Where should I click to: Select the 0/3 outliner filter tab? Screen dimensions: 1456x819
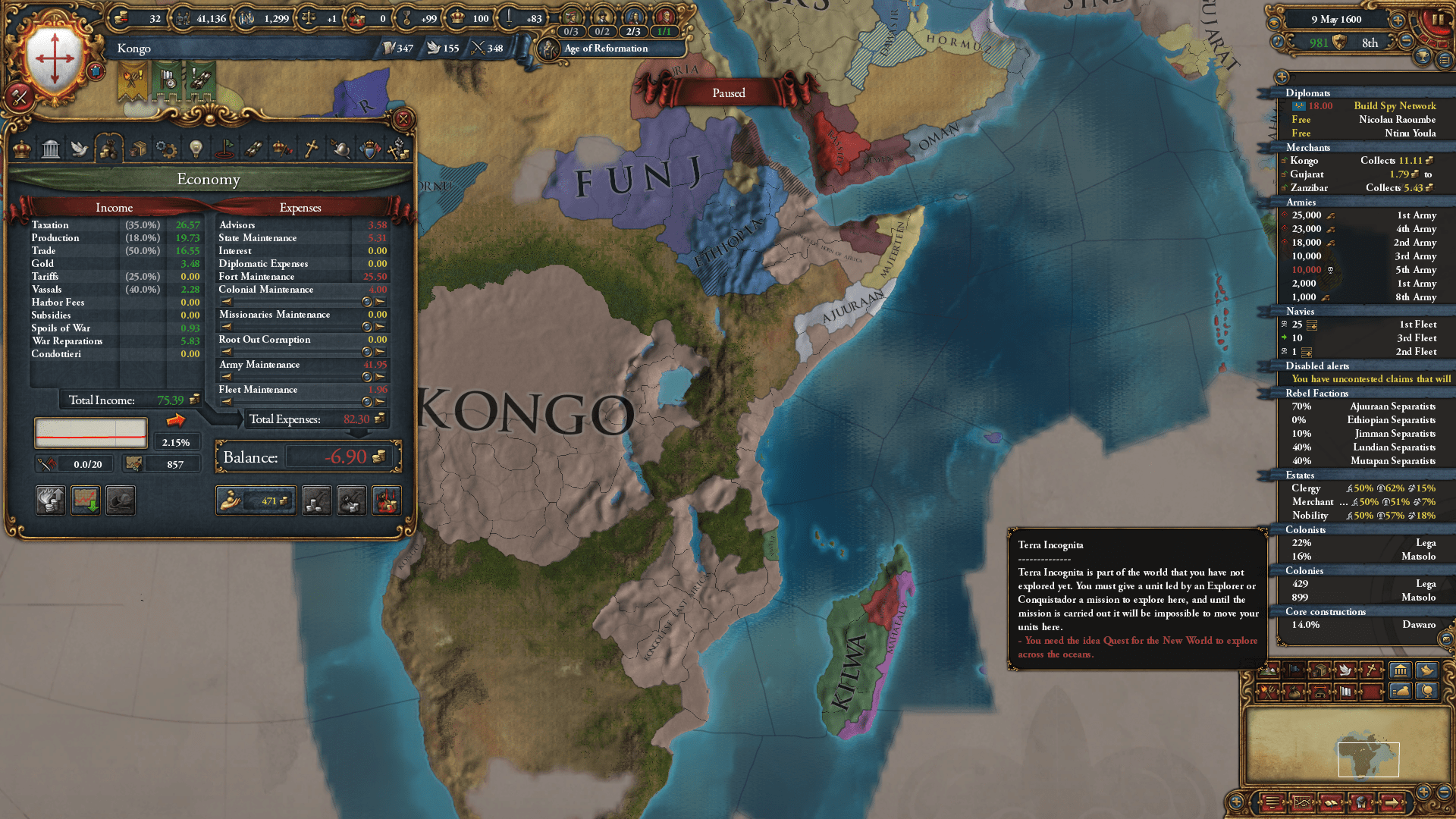[572, 31]
